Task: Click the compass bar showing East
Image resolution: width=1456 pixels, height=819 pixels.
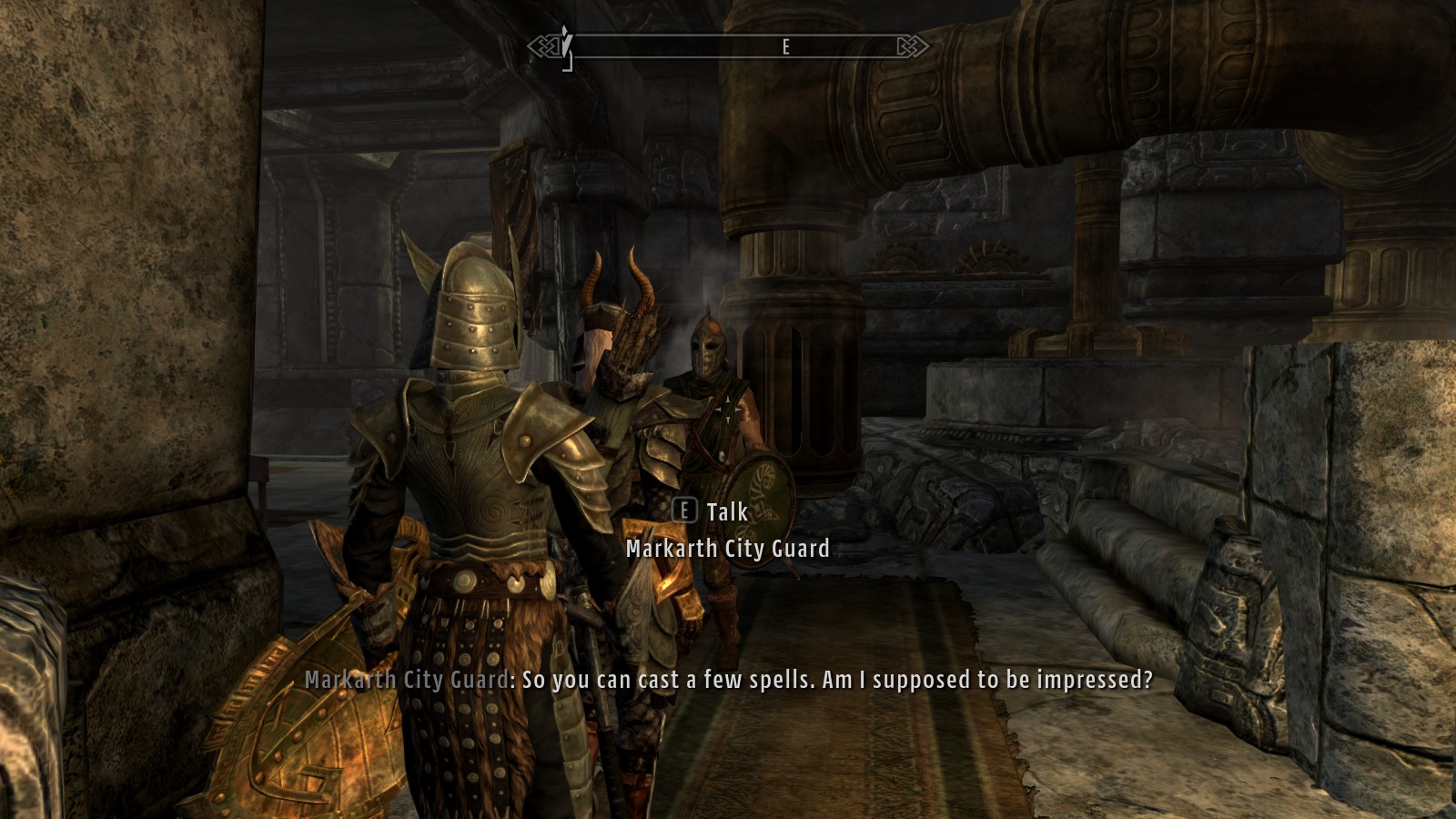Action: [728, 46]
